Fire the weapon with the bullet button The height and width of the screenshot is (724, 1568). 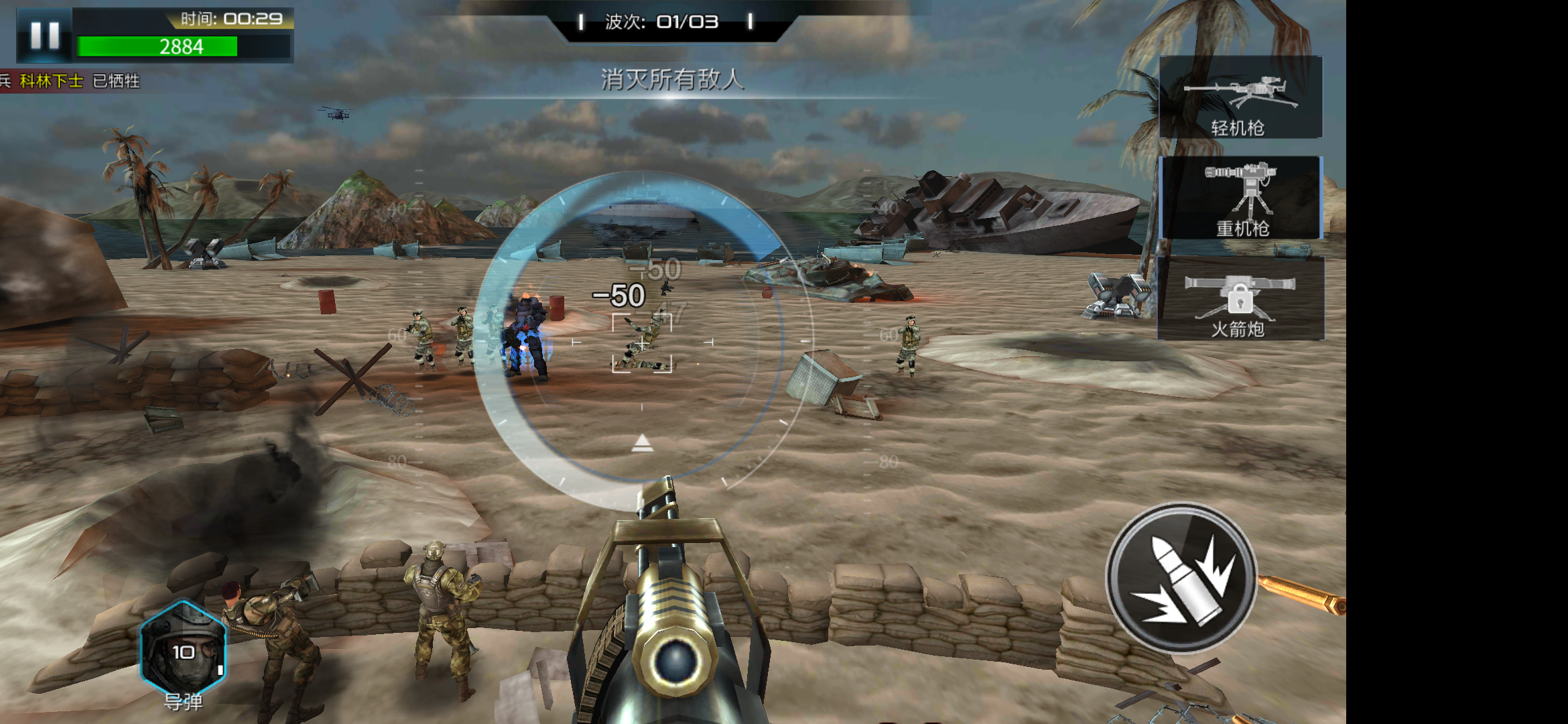(1181, 577)
